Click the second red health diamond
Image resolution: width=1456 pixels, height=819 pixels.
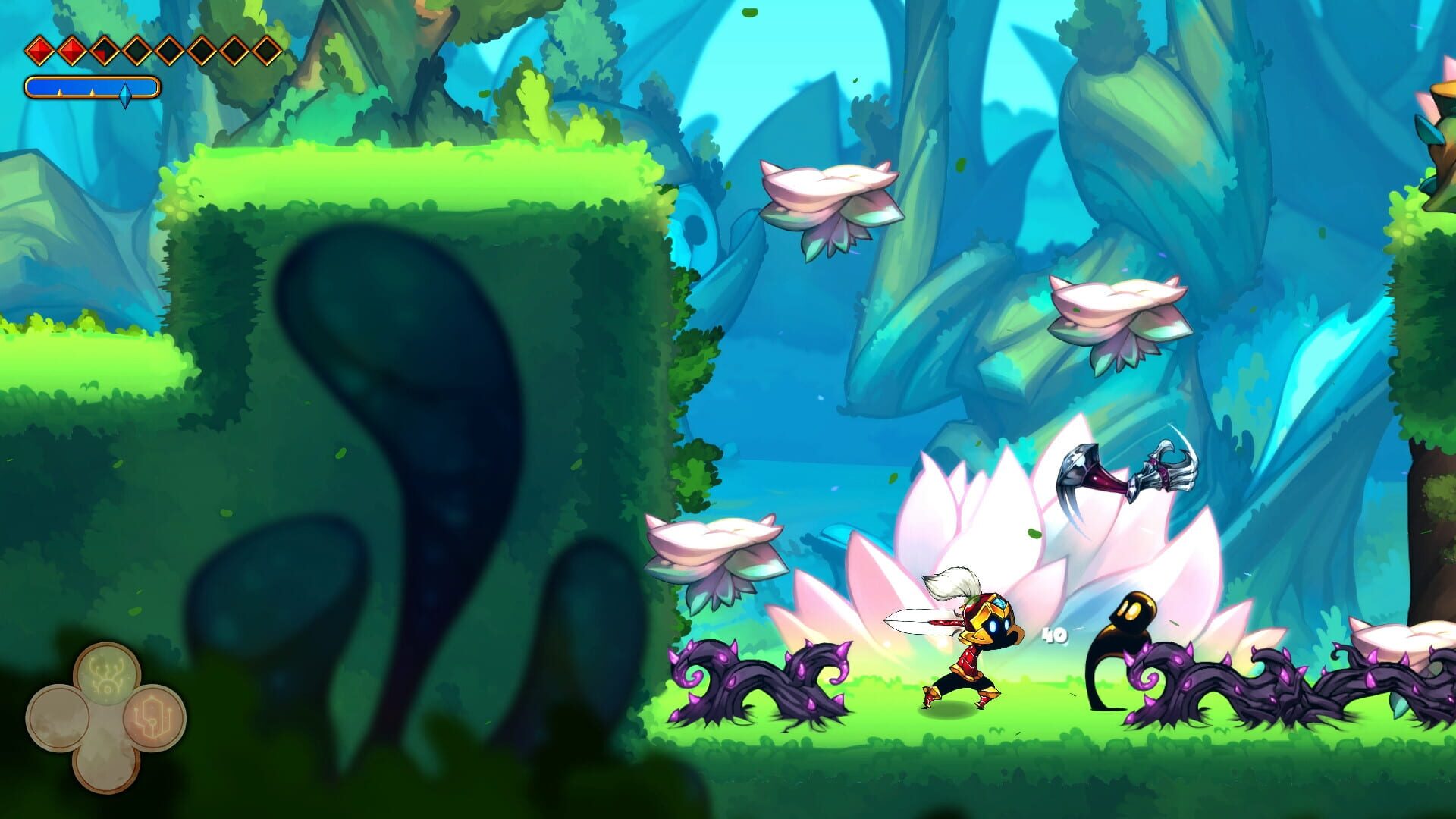[x=72, y=49]
